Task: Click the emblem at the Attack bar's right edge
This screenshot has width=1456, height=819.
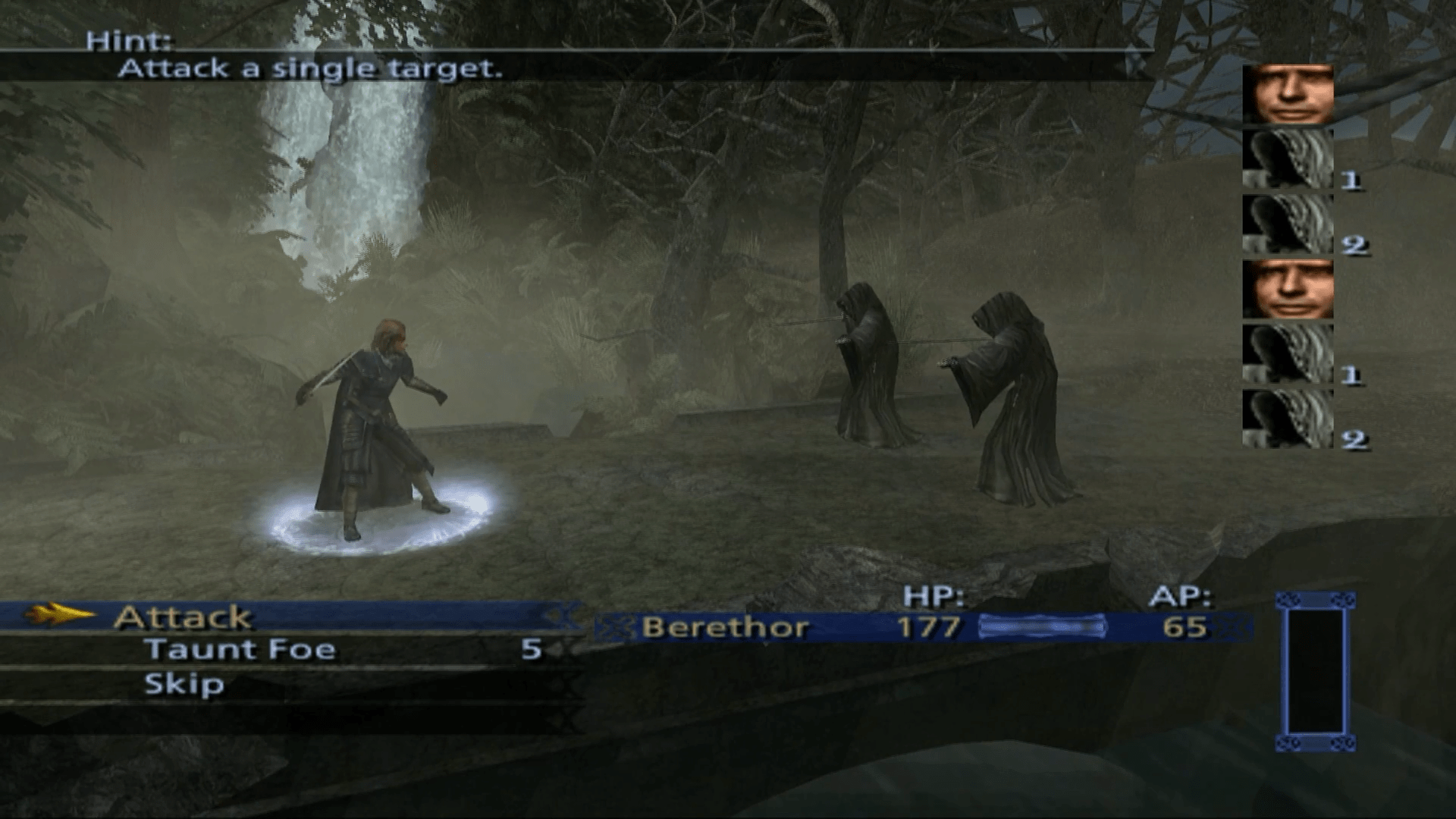Action: tap(563, 617)
